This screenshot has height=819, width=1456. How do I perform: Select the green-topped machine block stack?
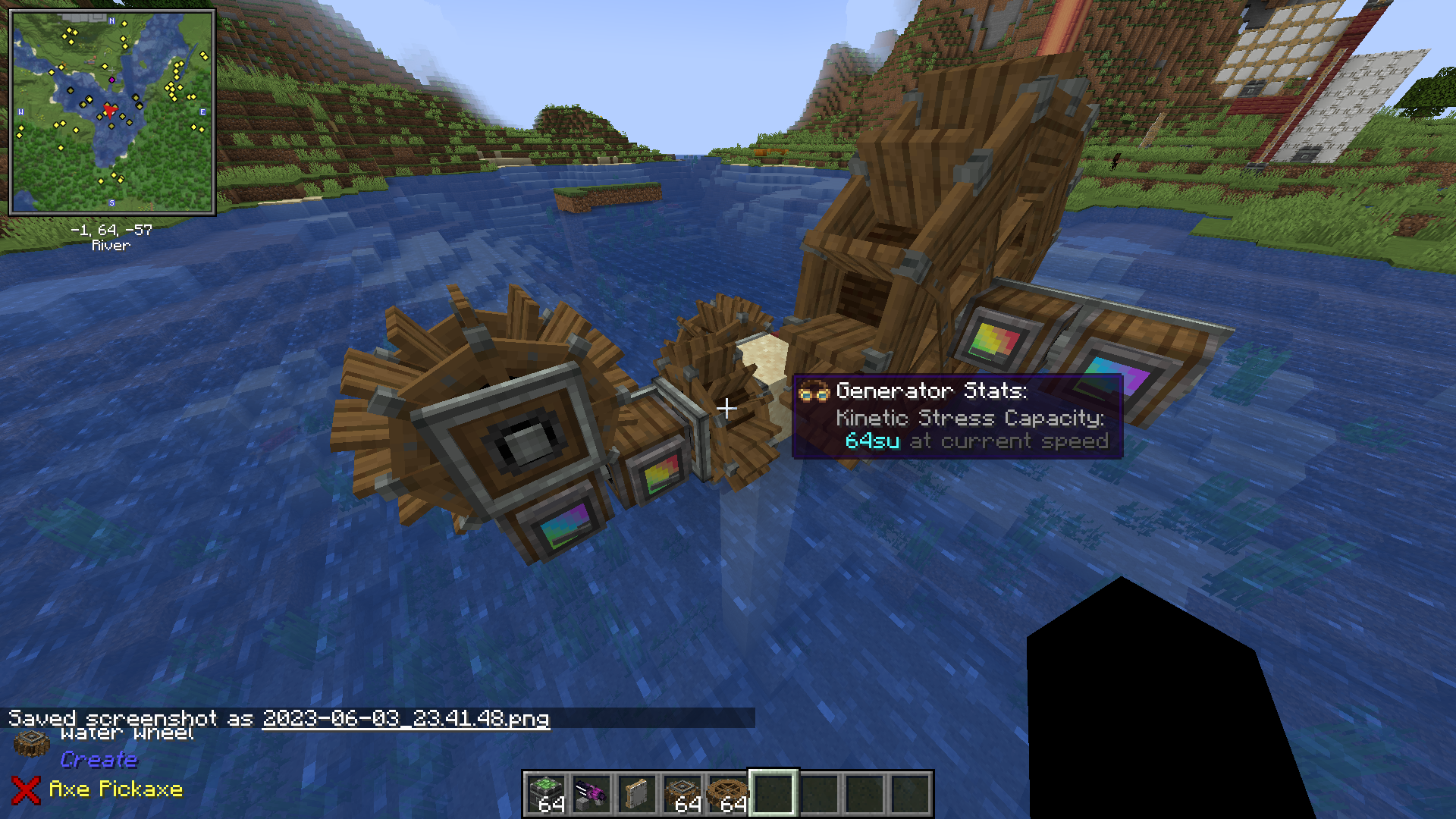coord(546,794)
